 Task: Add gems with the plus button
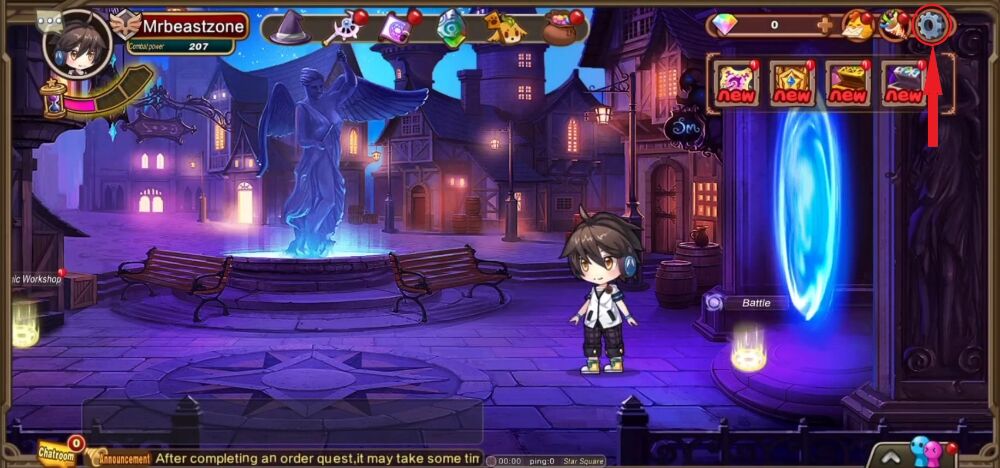click(x=824, y=25)
